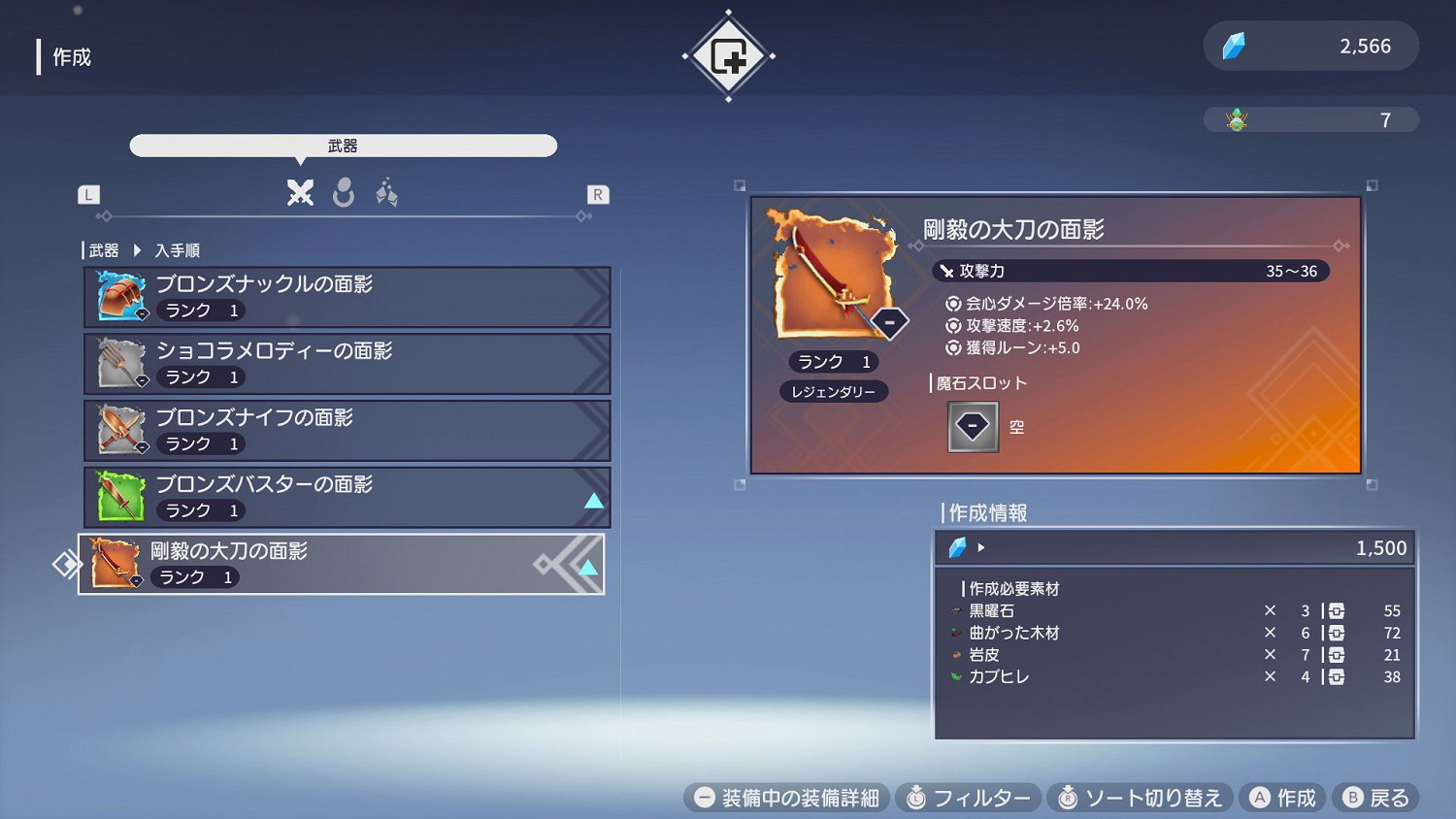The width and height of the screenshot is (1456, 819).
Task: Select the accessory crafting category icon
Action: 387,193
